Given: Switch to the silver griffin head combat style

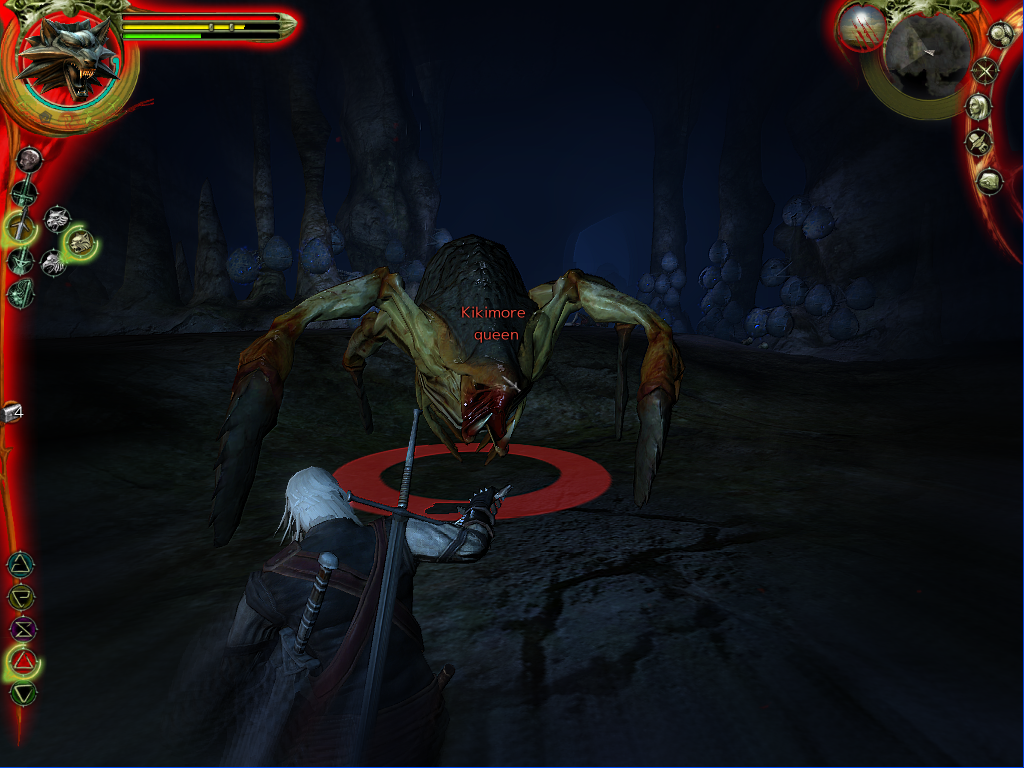Looking at the screenshot, I should pyautogui.click(x=53, y=262).
